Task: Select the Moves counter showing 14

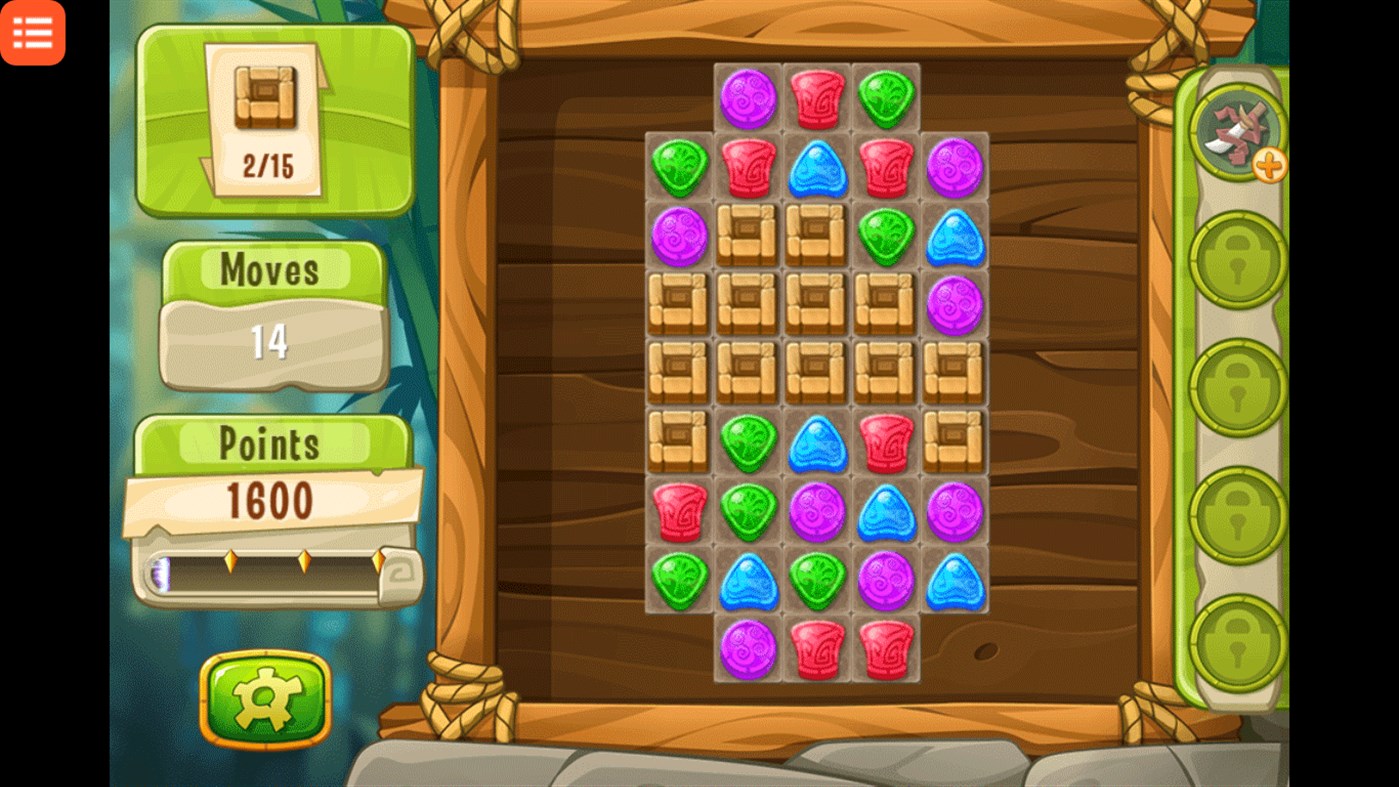Action: tap(271, 338)
